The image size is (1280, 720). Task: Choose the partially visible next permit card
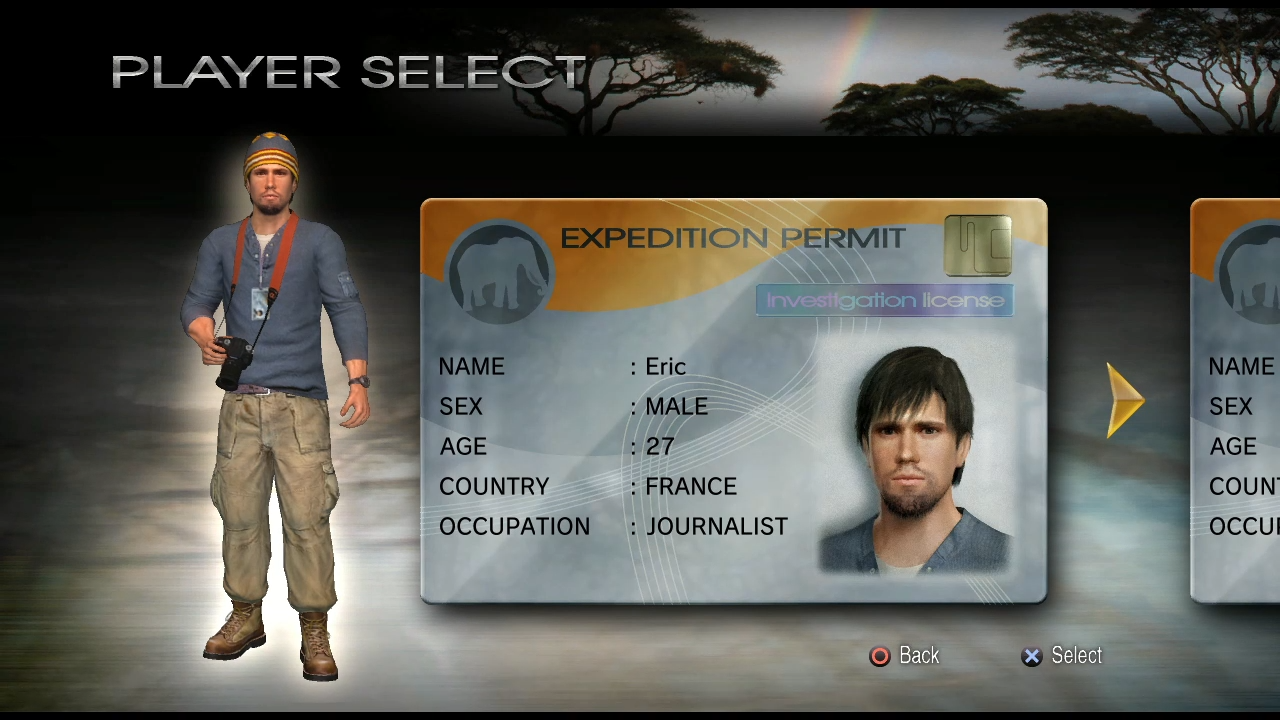1238,402
